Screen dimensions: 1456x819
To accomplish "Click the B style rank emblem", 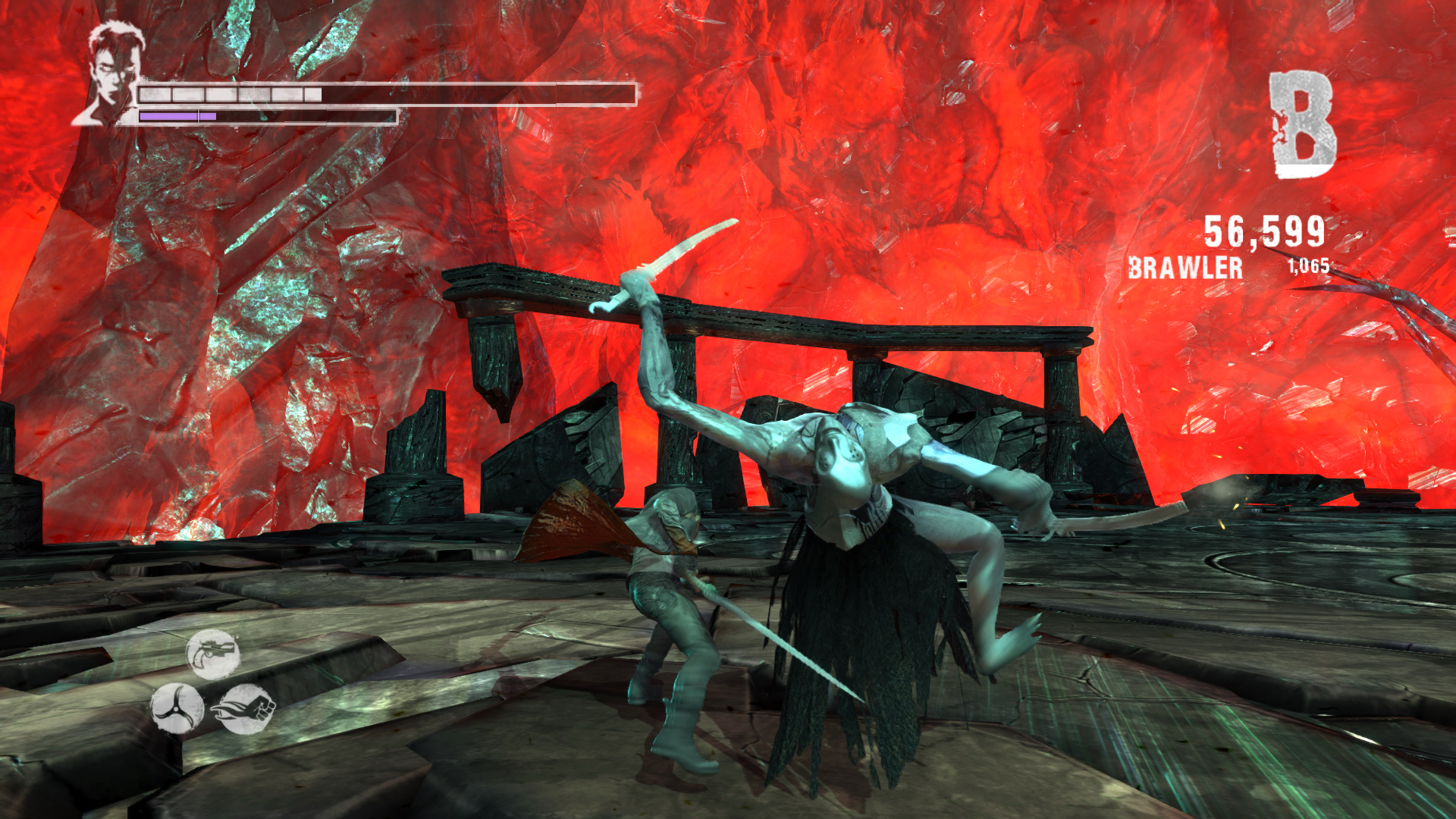I will (x=1302, y=125).
